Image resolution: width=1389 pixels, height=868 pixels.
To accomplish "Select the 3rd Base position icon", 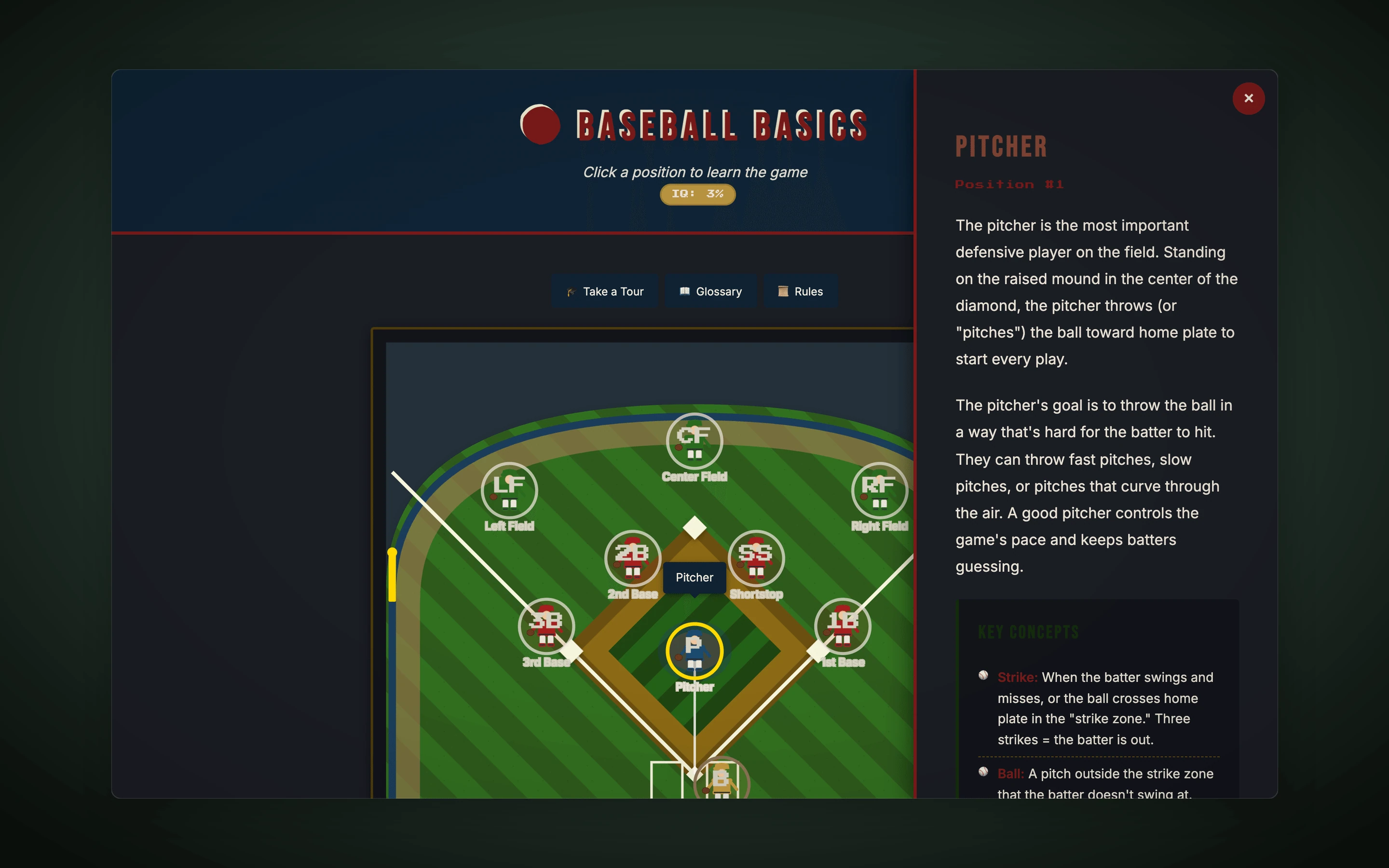I will click(546, 626).
